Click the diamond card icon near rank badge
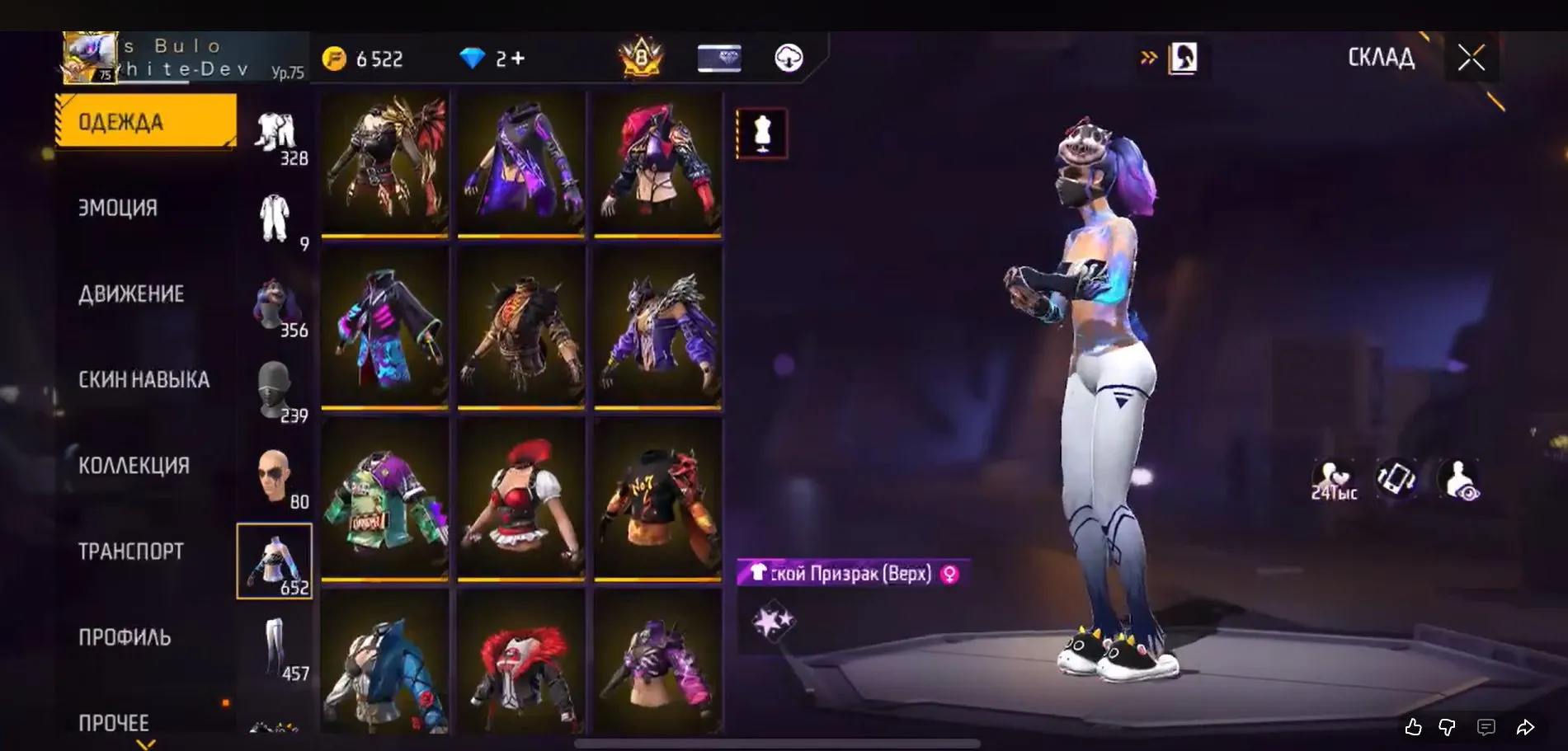This screenshot has height=751, width=1568. coord(718,58)
